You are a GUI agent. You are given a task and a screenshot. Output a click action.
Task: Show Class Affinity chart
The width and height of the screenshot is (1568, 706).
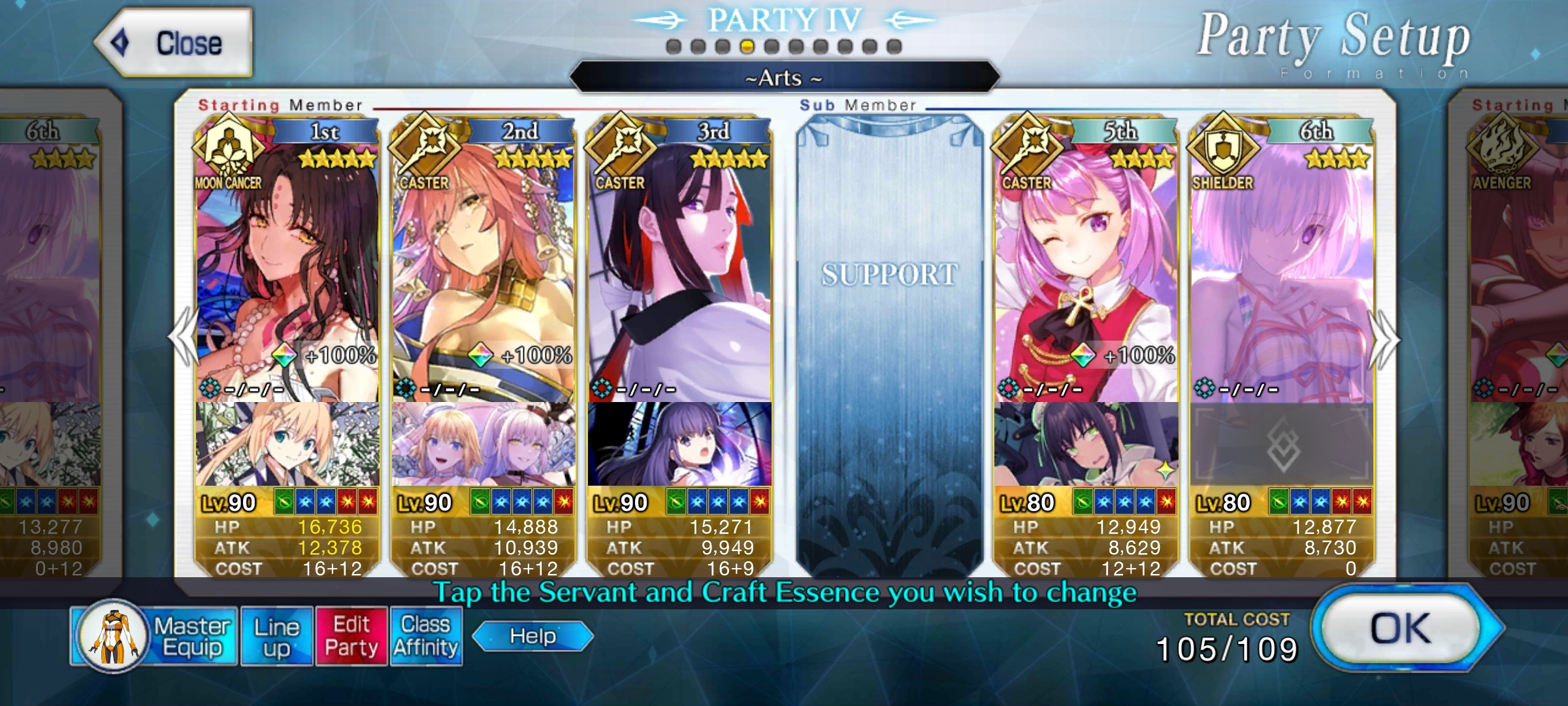tap(426, 637)
